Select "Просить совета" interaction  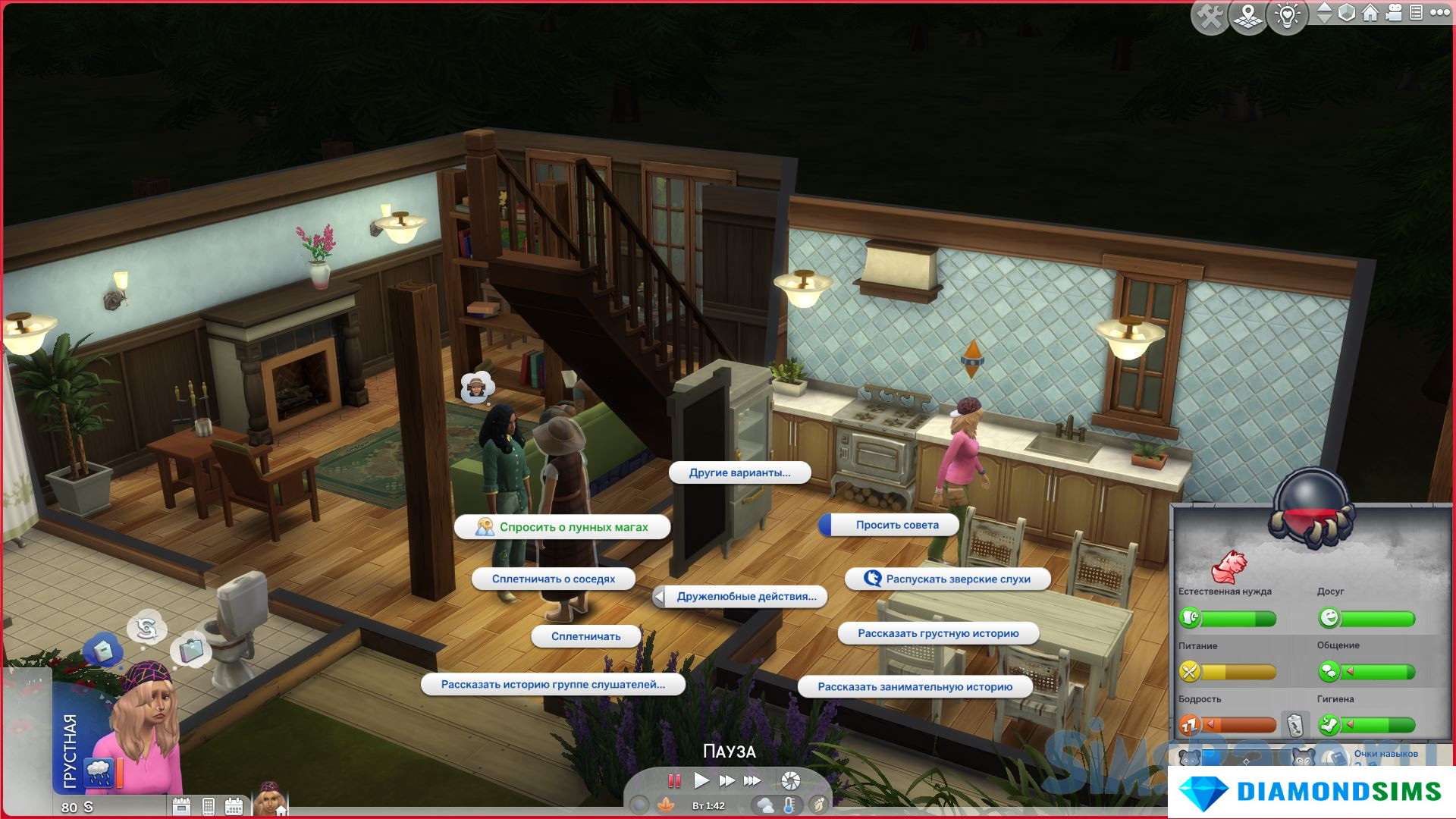(x=896, y=525)
